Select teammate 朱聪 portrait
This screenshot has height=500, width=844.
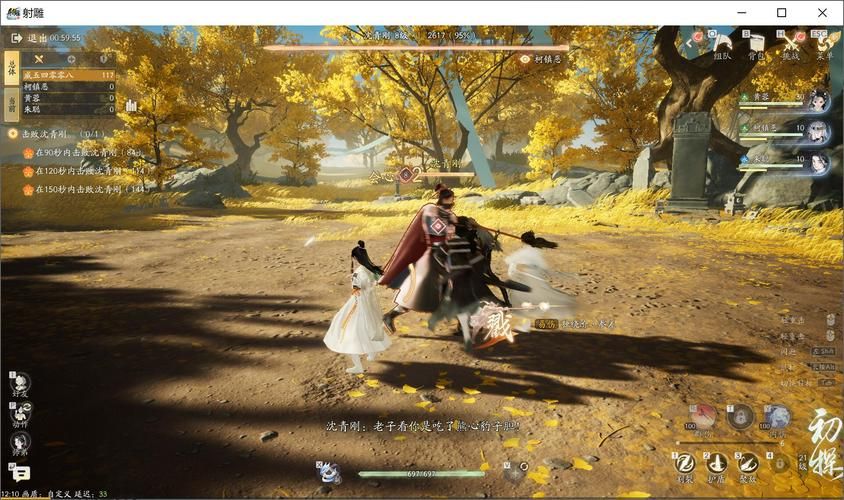coord(819,161)
